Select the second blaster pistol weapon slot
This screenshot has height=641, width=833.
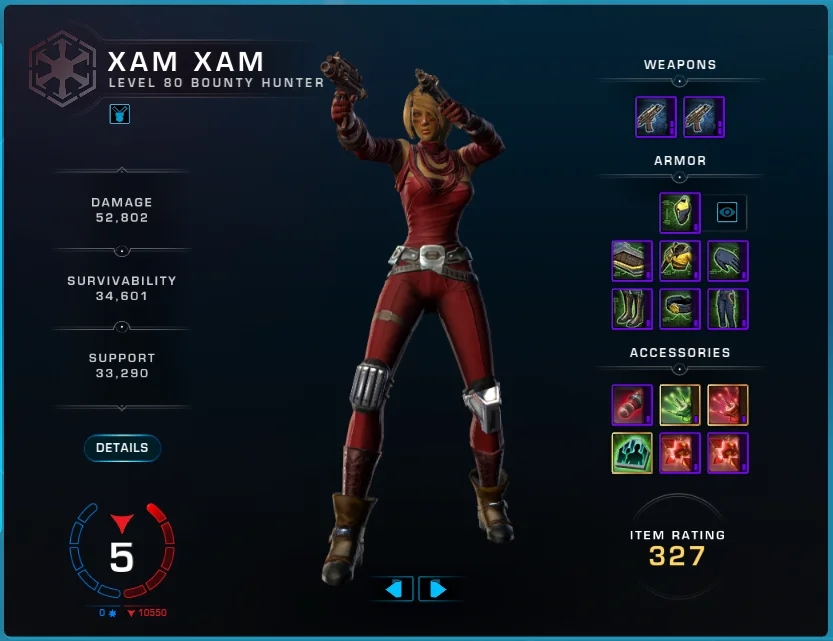pyautogui.click(x=704, y=116)
